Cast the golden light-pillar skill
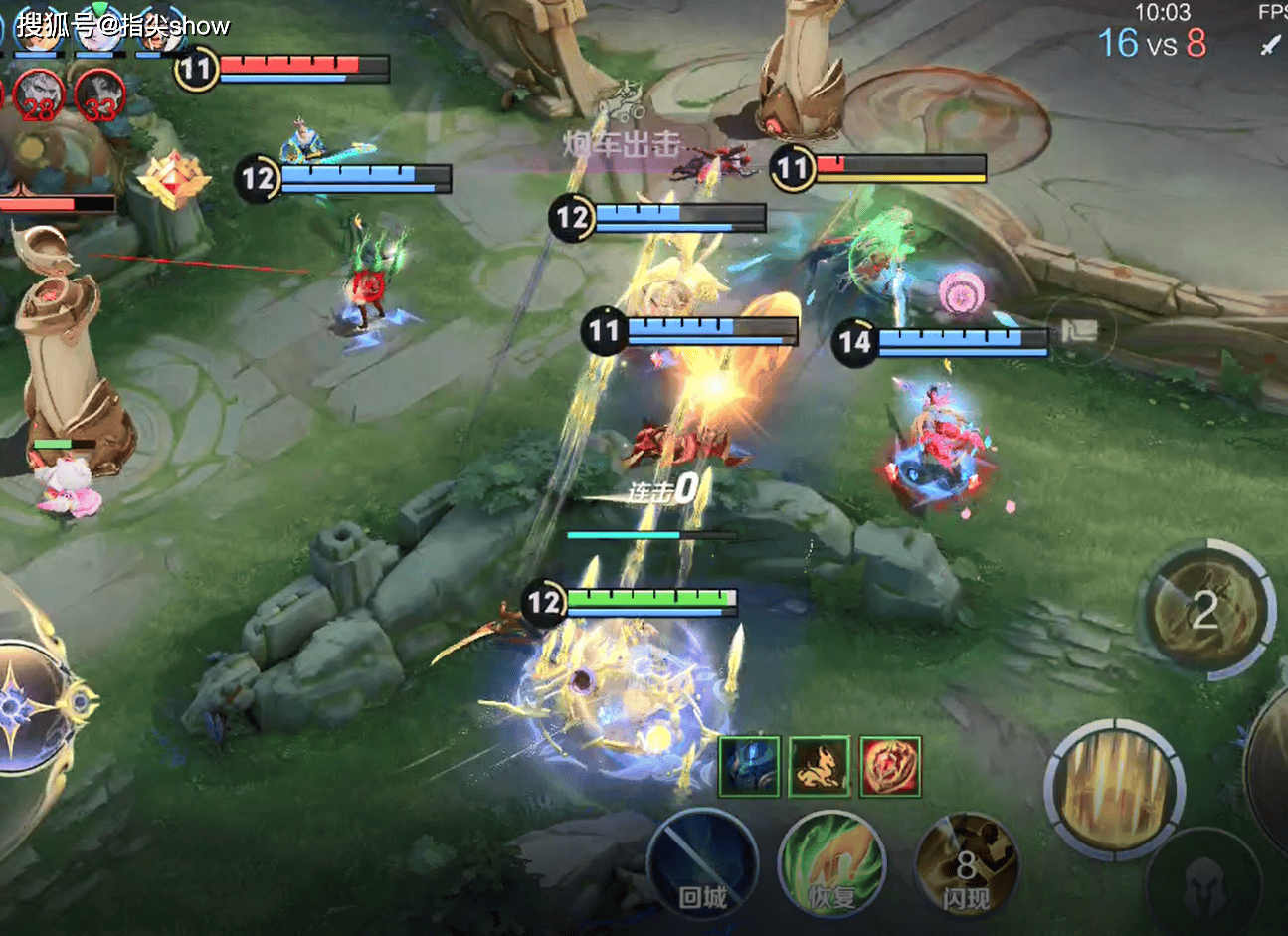Viewport: 1288px width, 936px height. click(1115, 791)
